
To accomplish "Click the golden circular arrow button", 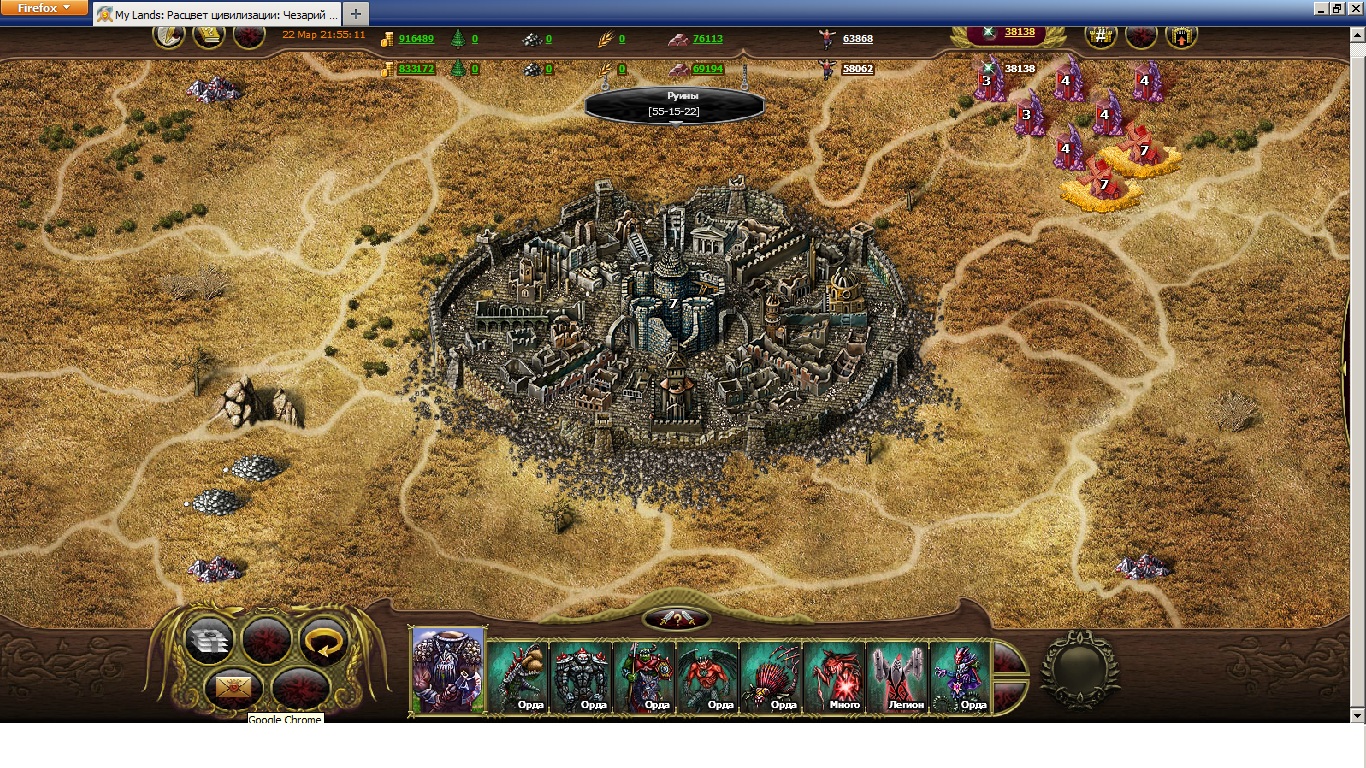I will pos(323,640).
